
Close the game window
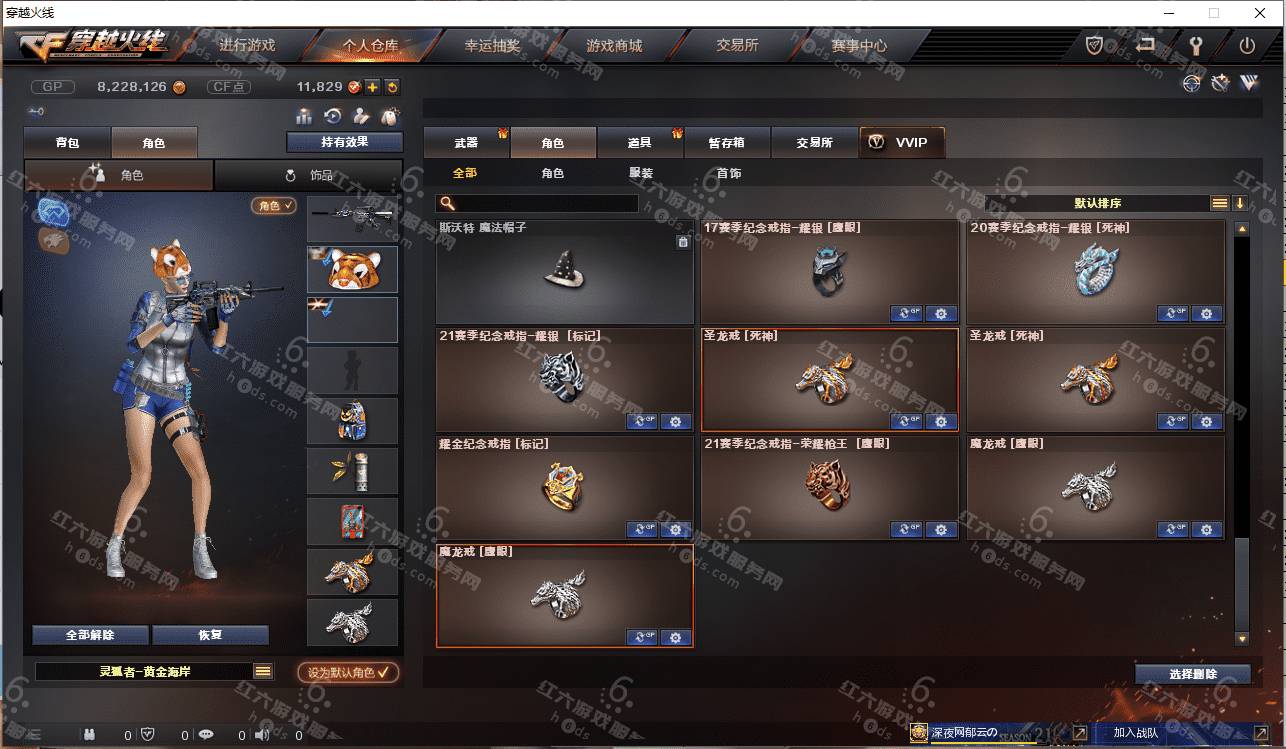(1260, 13)
